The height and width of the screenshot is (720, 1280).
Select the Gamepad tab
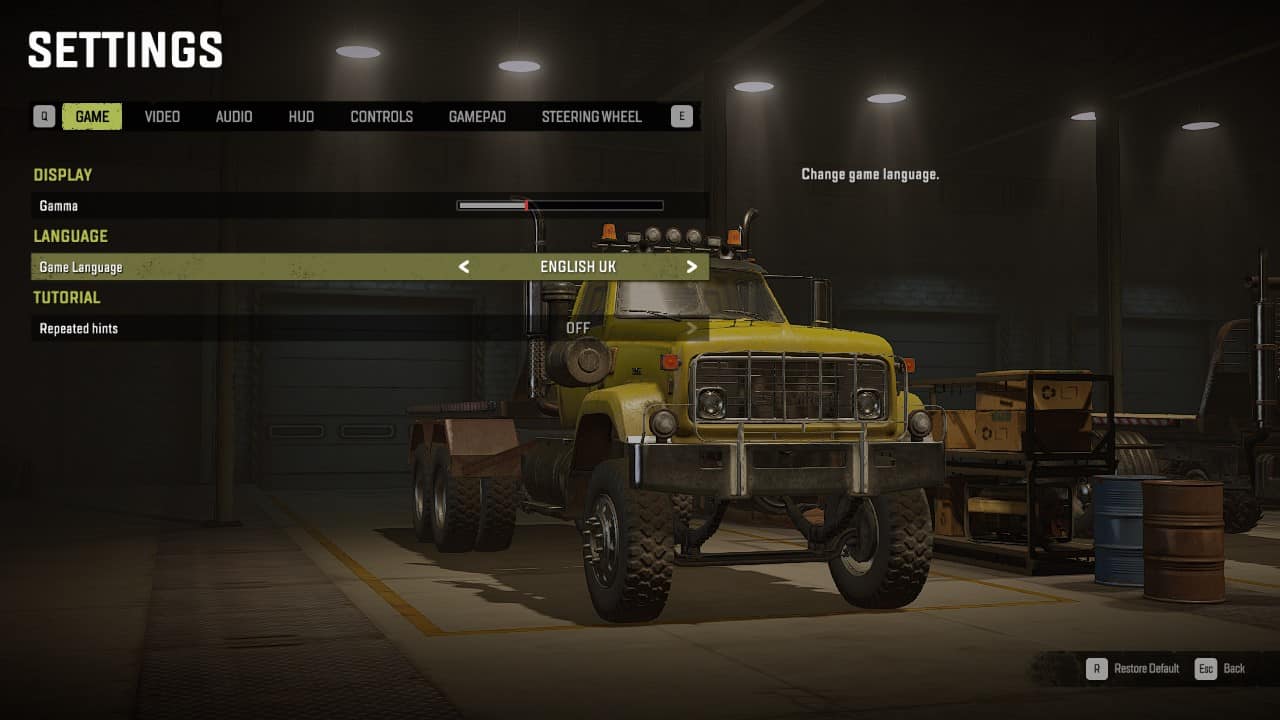coord(477,117)
